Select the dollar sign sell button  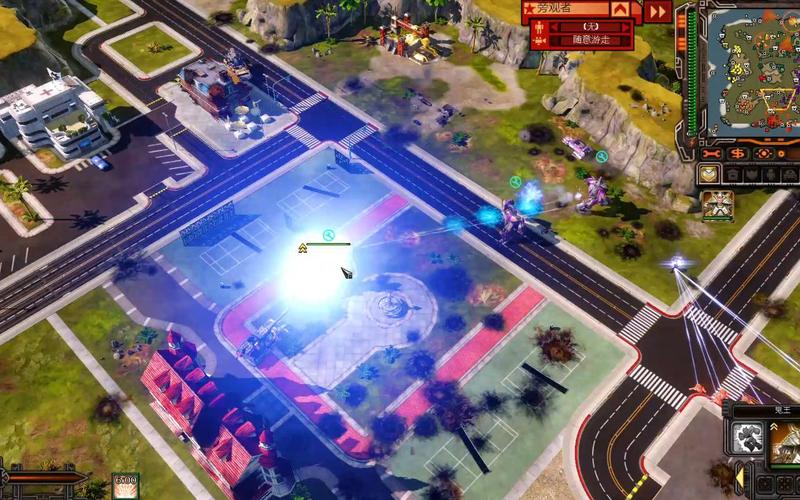pos(739,154)
